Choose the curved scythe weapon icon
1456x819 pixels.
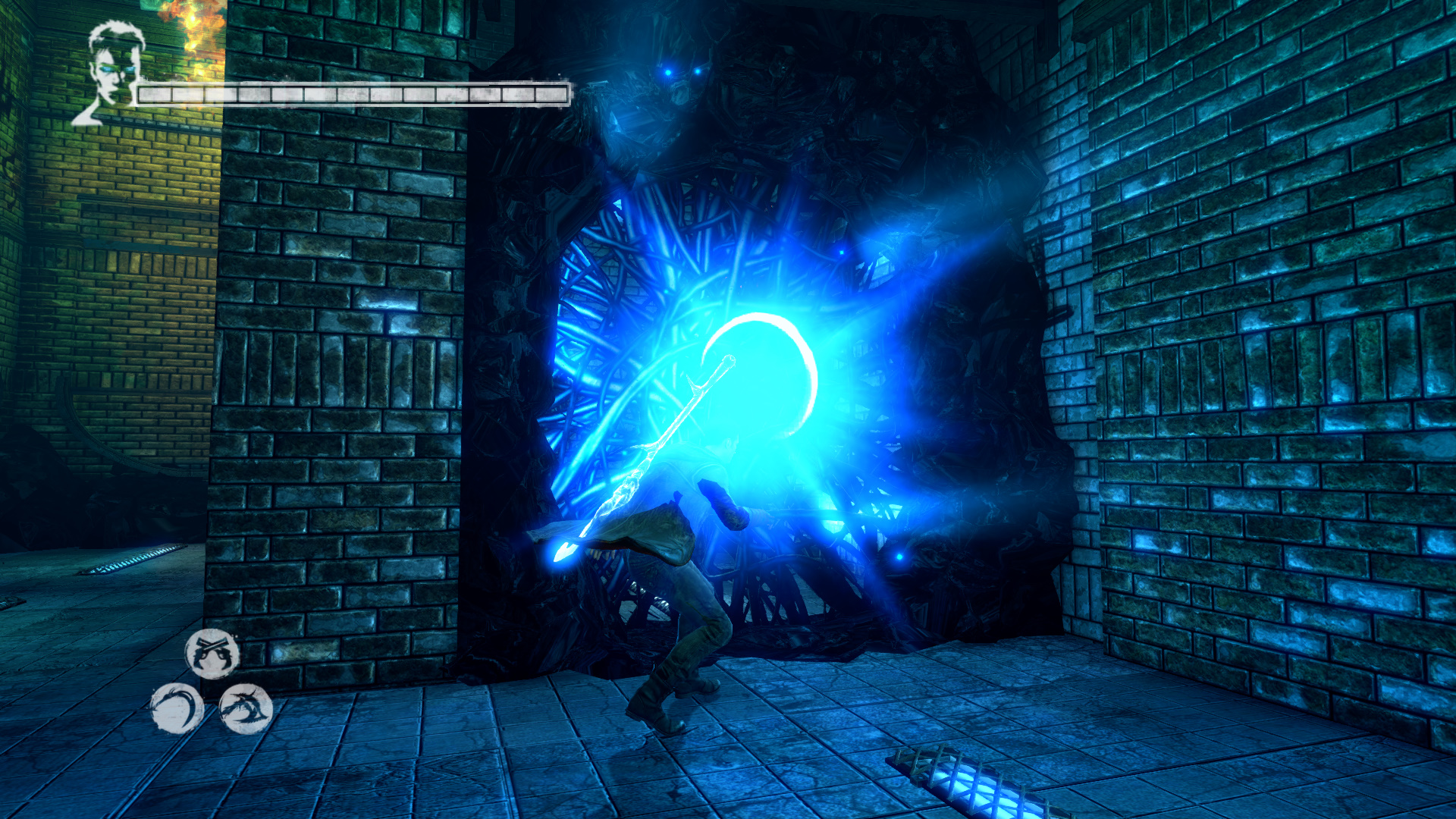coord(176,708)
